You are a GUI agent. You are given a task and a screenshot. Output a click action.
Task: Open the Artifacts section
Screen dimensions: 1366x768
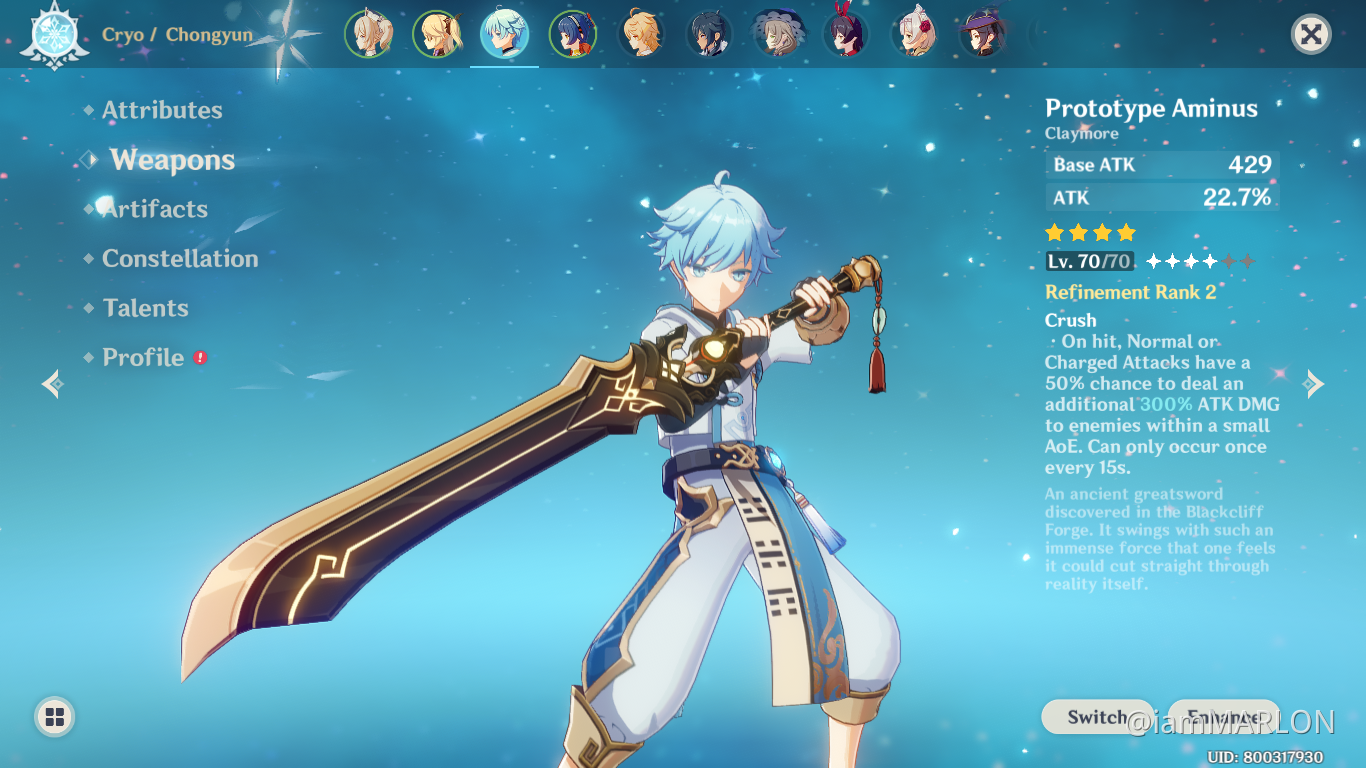coord(155,209)
